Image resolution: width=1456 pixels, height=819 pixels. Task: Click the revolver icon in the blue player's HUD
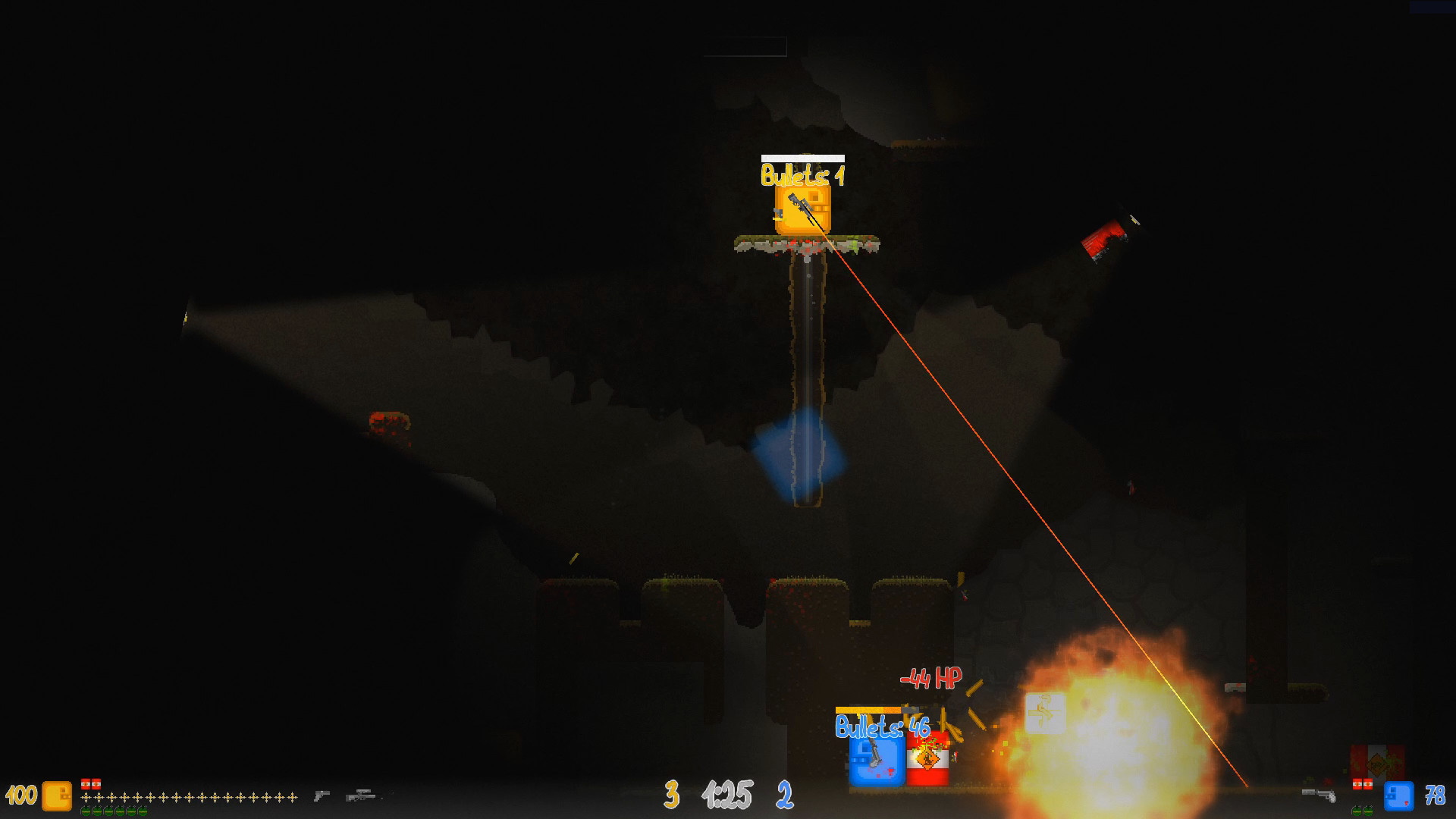click(1318, 795)
